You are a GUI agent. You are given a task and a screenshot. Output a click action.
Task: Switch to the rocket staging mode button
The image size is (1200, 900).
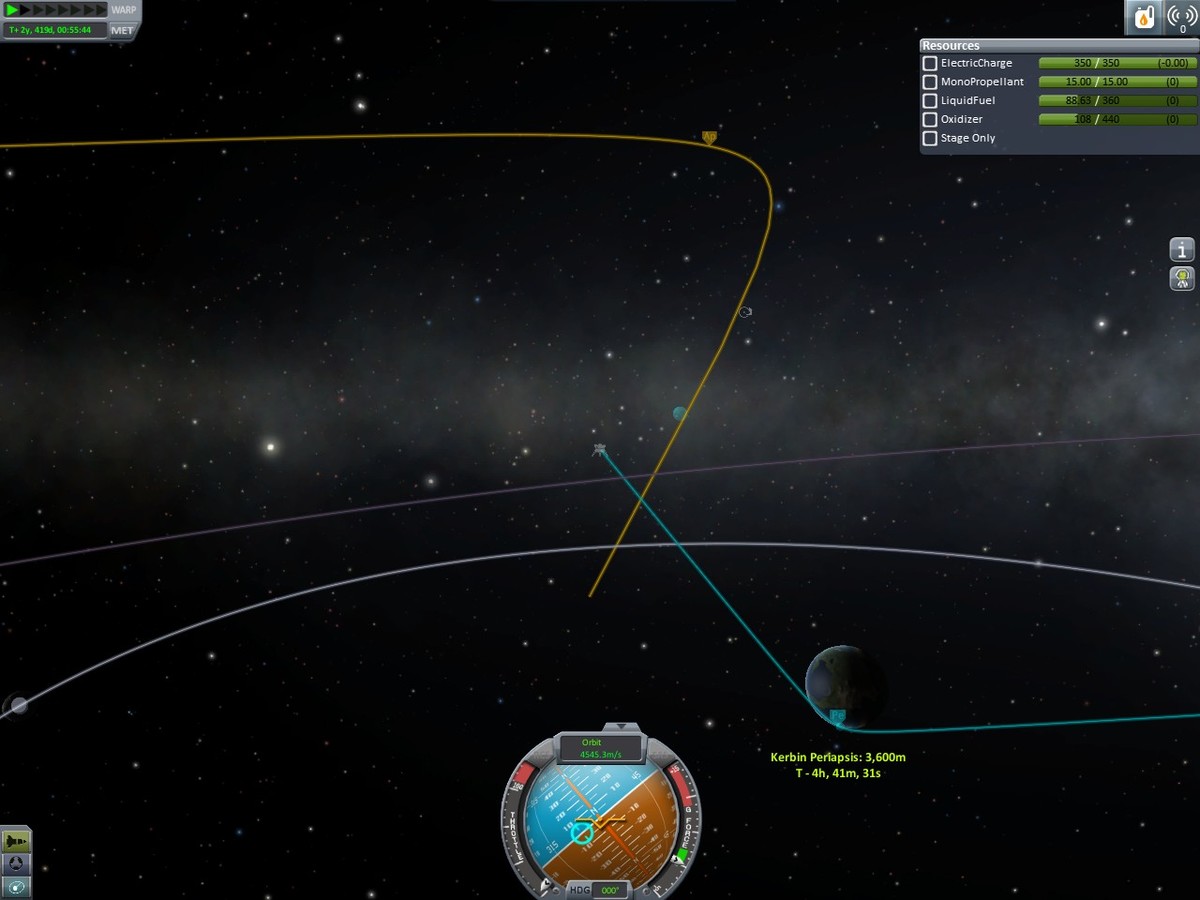click(x=17, y=841)
